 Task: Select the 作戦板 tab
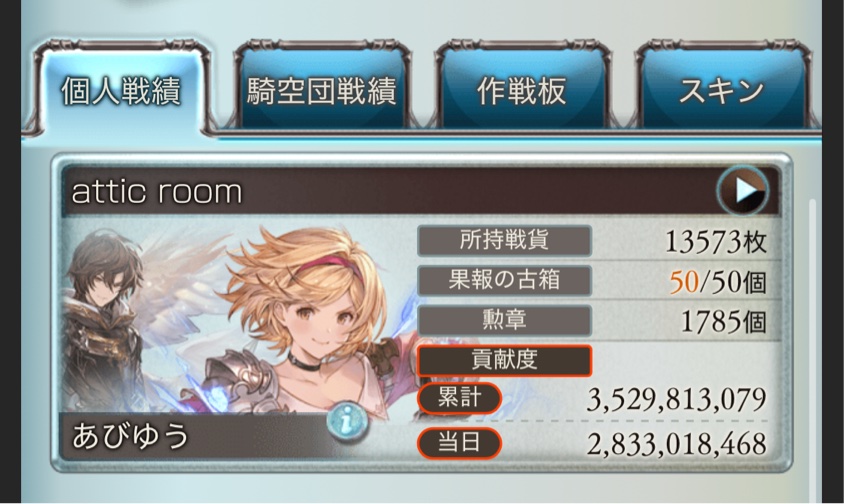(520, 92)
